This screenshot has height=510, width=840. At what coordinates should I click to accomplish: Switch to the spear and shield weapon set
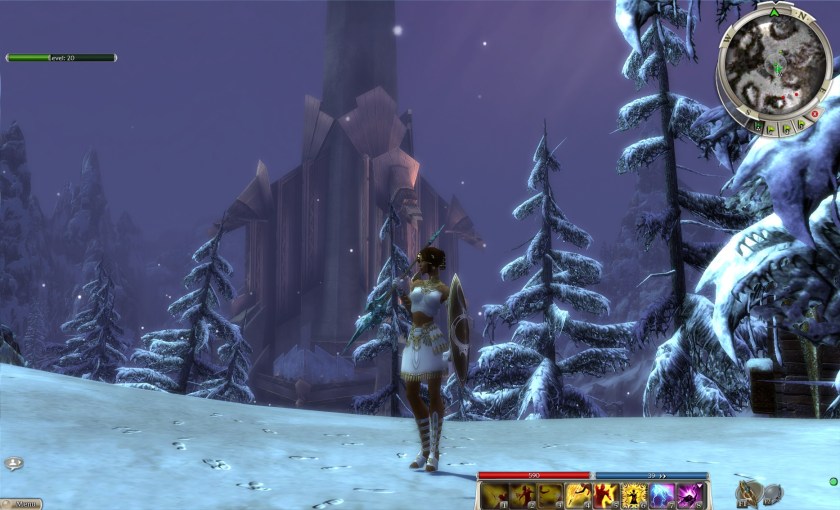click(x=748, y=491)
